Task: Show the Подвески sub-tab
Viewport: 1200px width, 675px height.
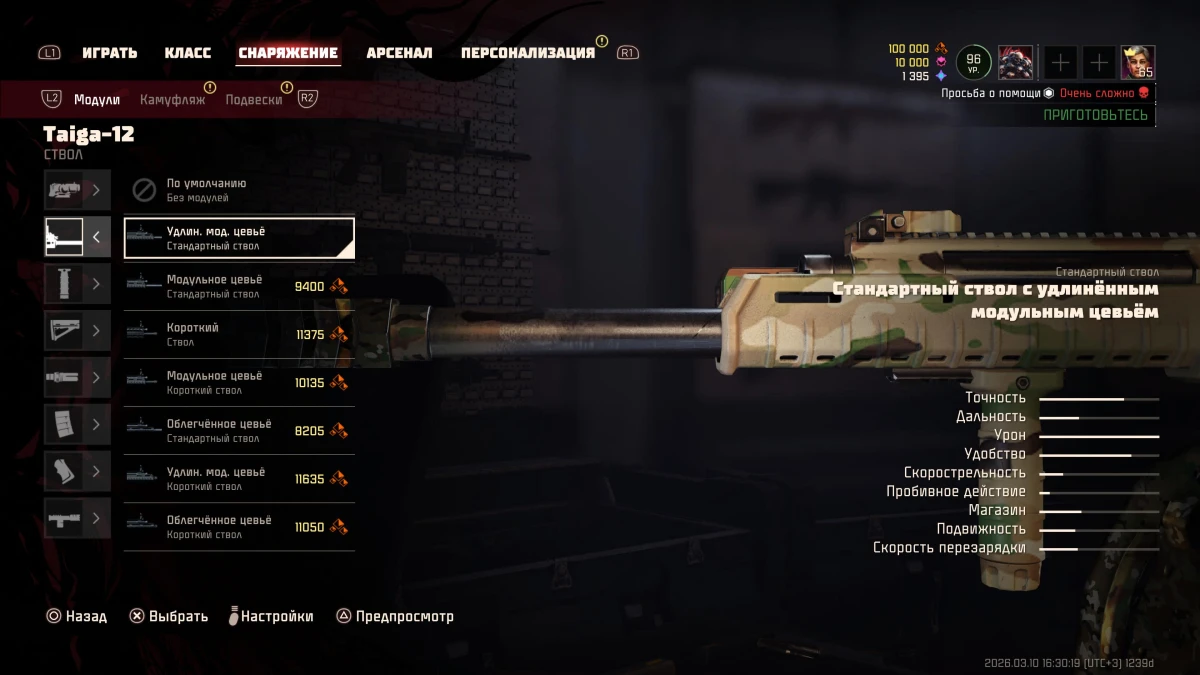Action: 253,100
